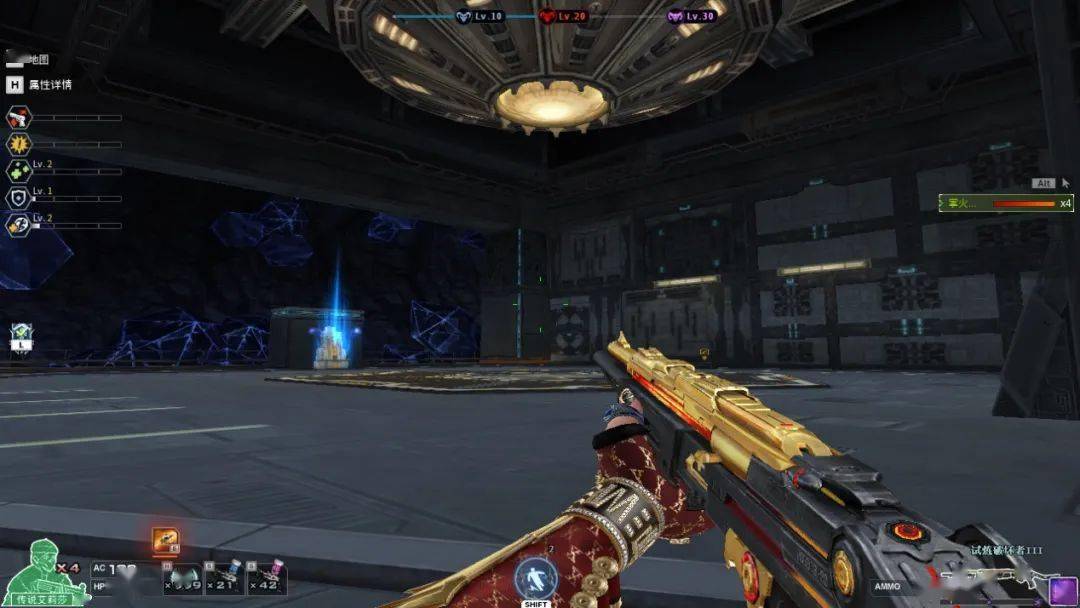Viewport: 1080px width, 608px height.
Task: Click the green teammate entry with x4
Action: [x=1006, y=203]
